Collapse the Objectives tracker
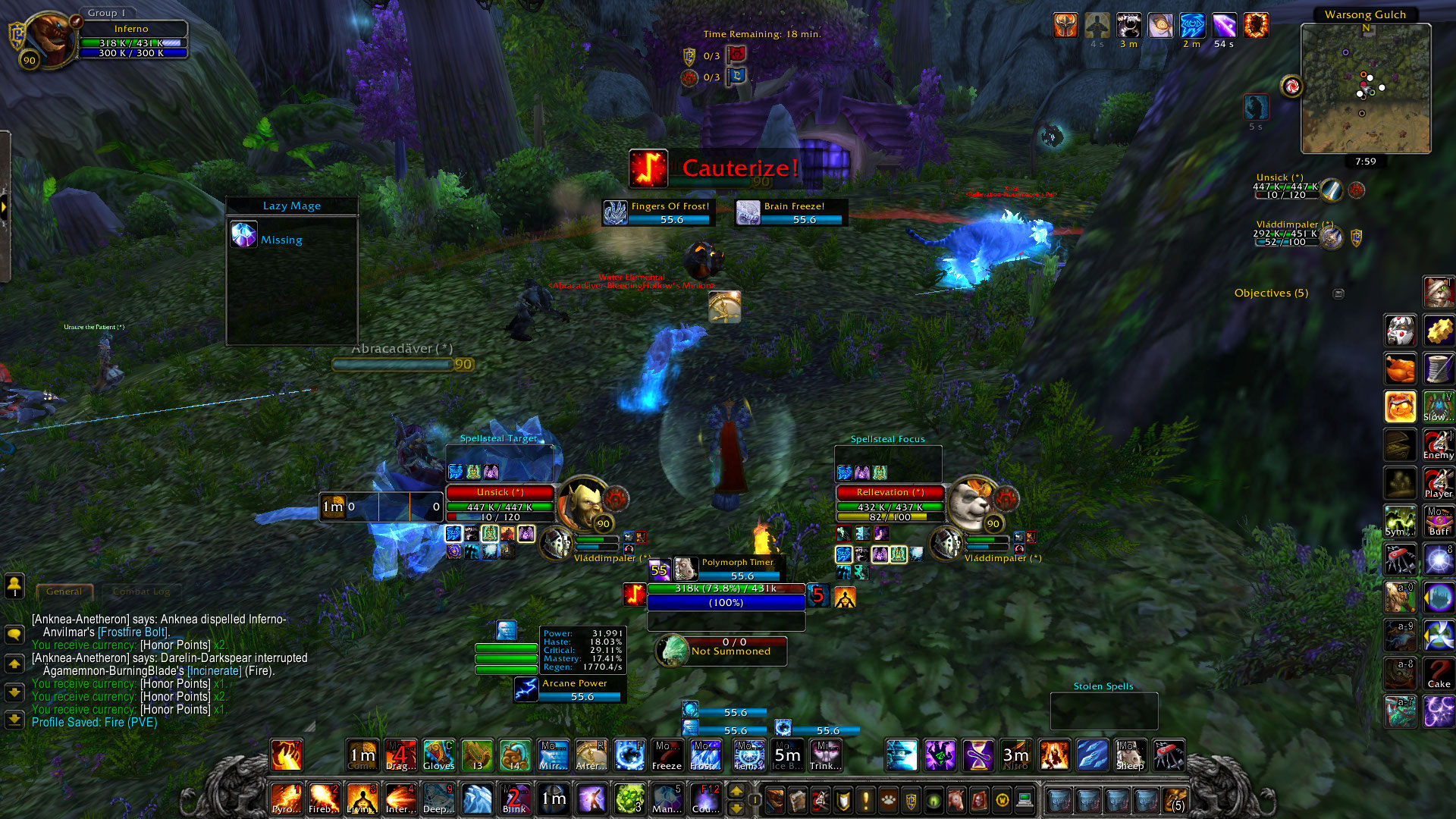Viewport: 1456px width, 819px height. coord(1338,293)
